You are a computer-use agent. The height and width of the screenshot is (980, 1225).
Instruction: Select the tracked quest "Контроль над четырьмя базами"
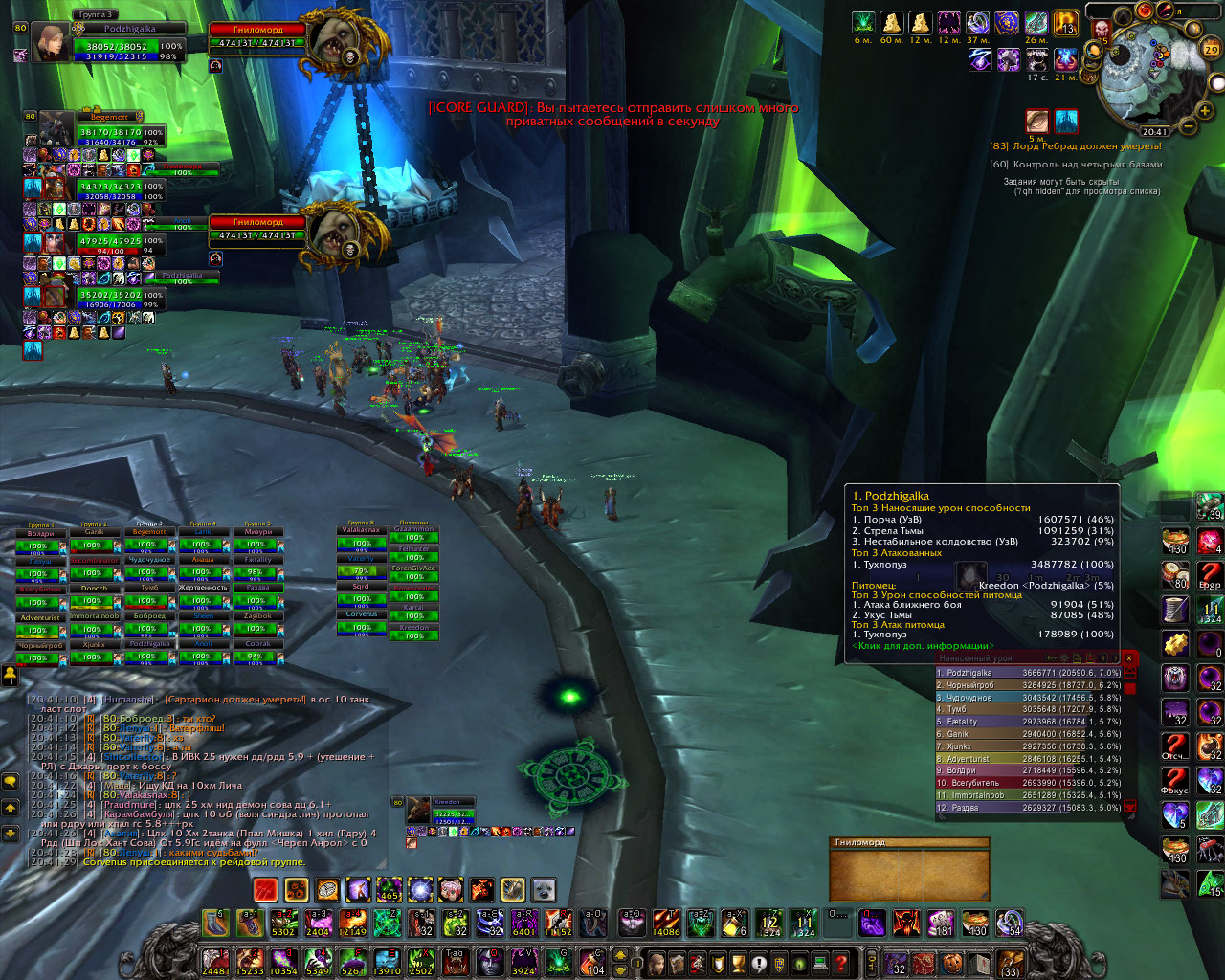pos(1076,165)
